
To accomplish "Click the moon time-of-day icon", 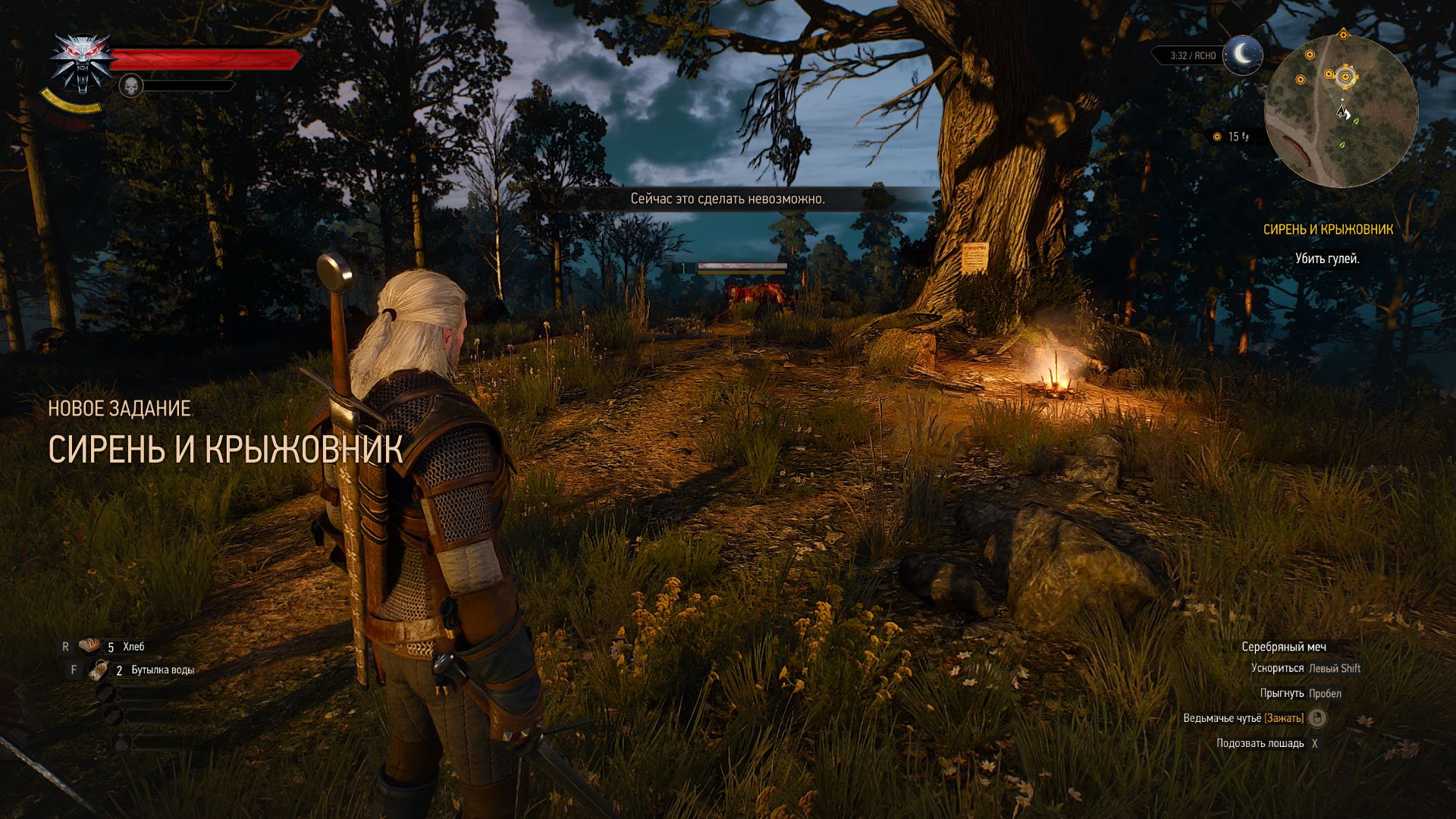I will coord(1242,55).
